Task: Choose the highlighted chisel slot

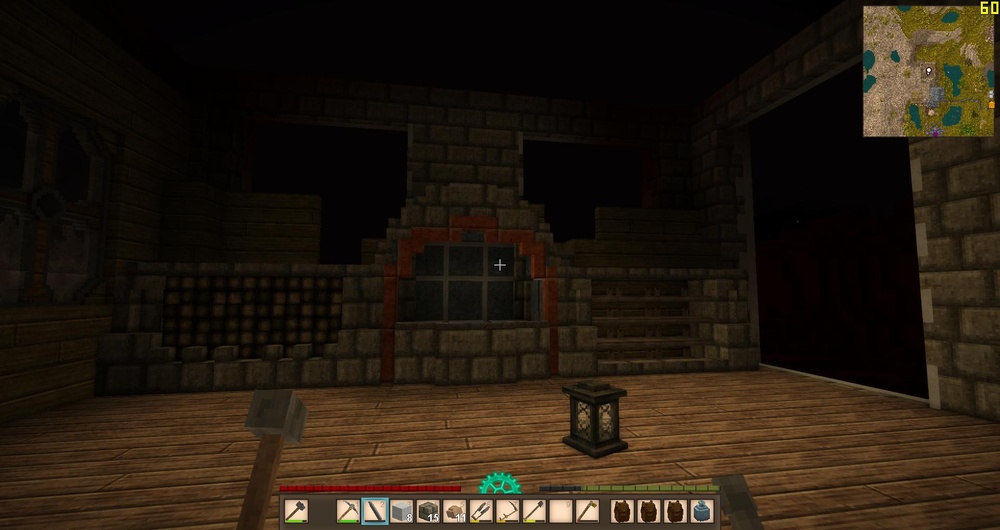Action: 375,511
